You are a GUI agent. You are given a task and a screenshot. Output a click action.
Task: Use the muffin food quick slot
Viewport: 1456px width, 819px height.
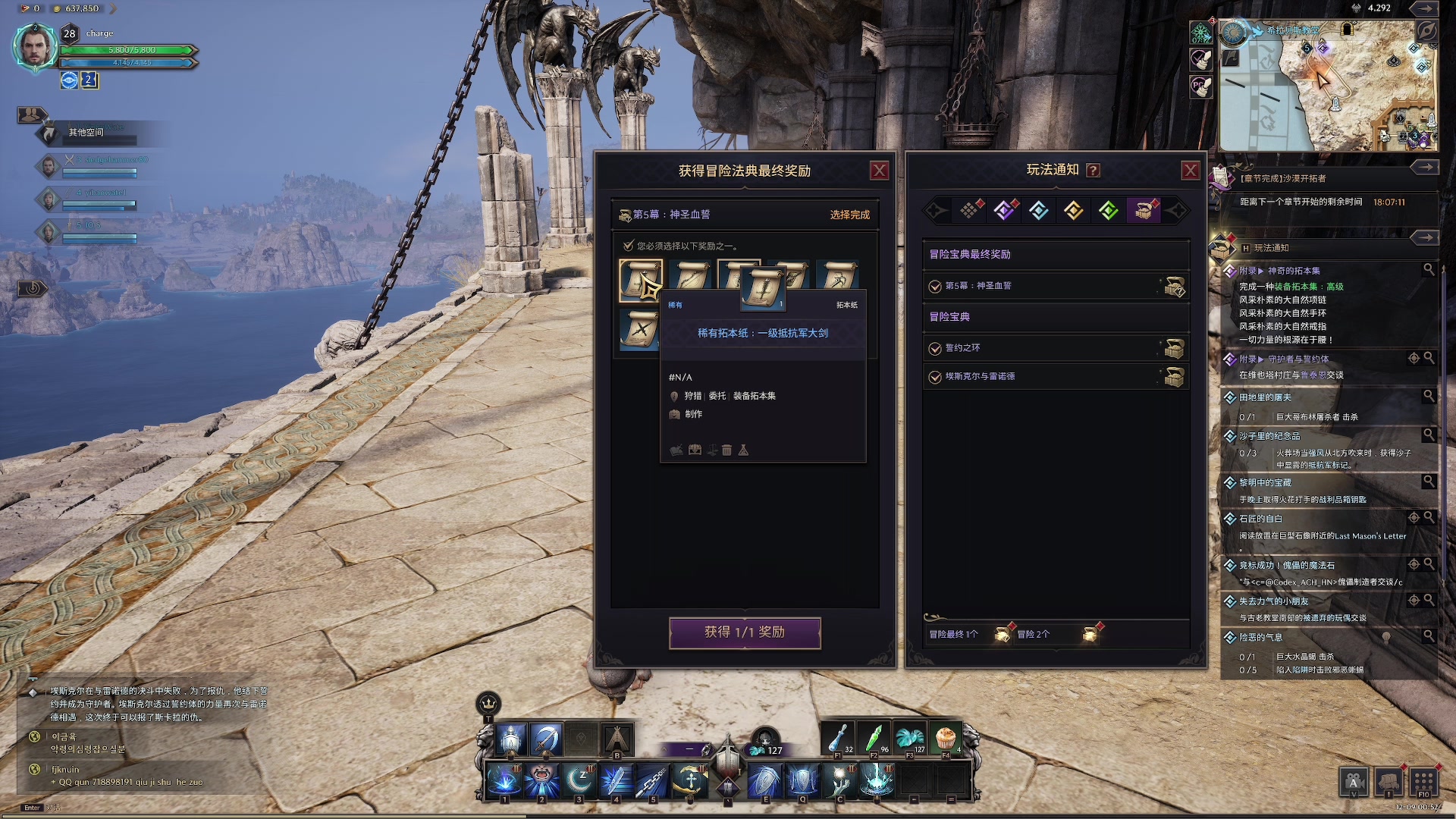945,737
